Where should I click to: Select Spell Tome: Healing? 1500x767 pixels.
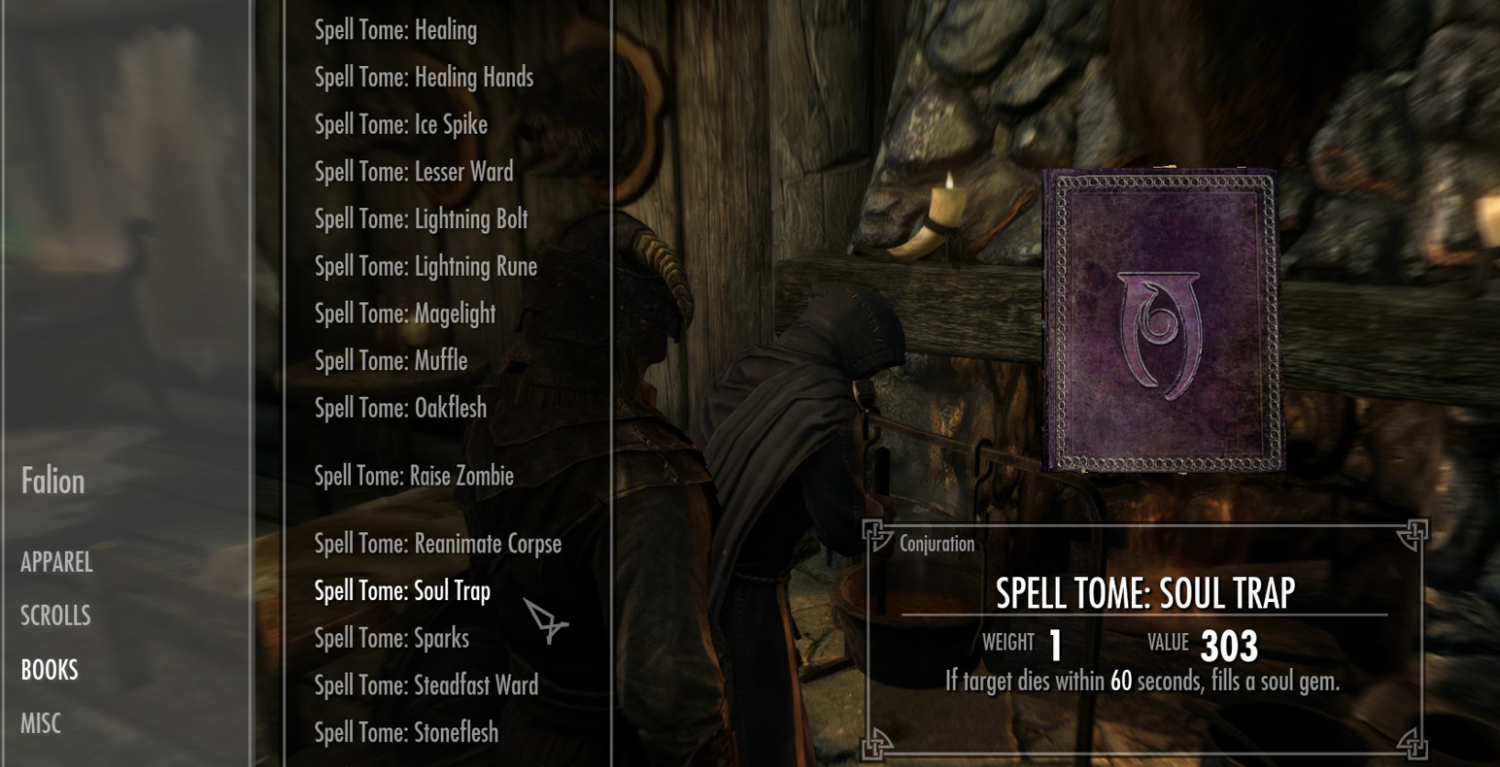[395, 31]
